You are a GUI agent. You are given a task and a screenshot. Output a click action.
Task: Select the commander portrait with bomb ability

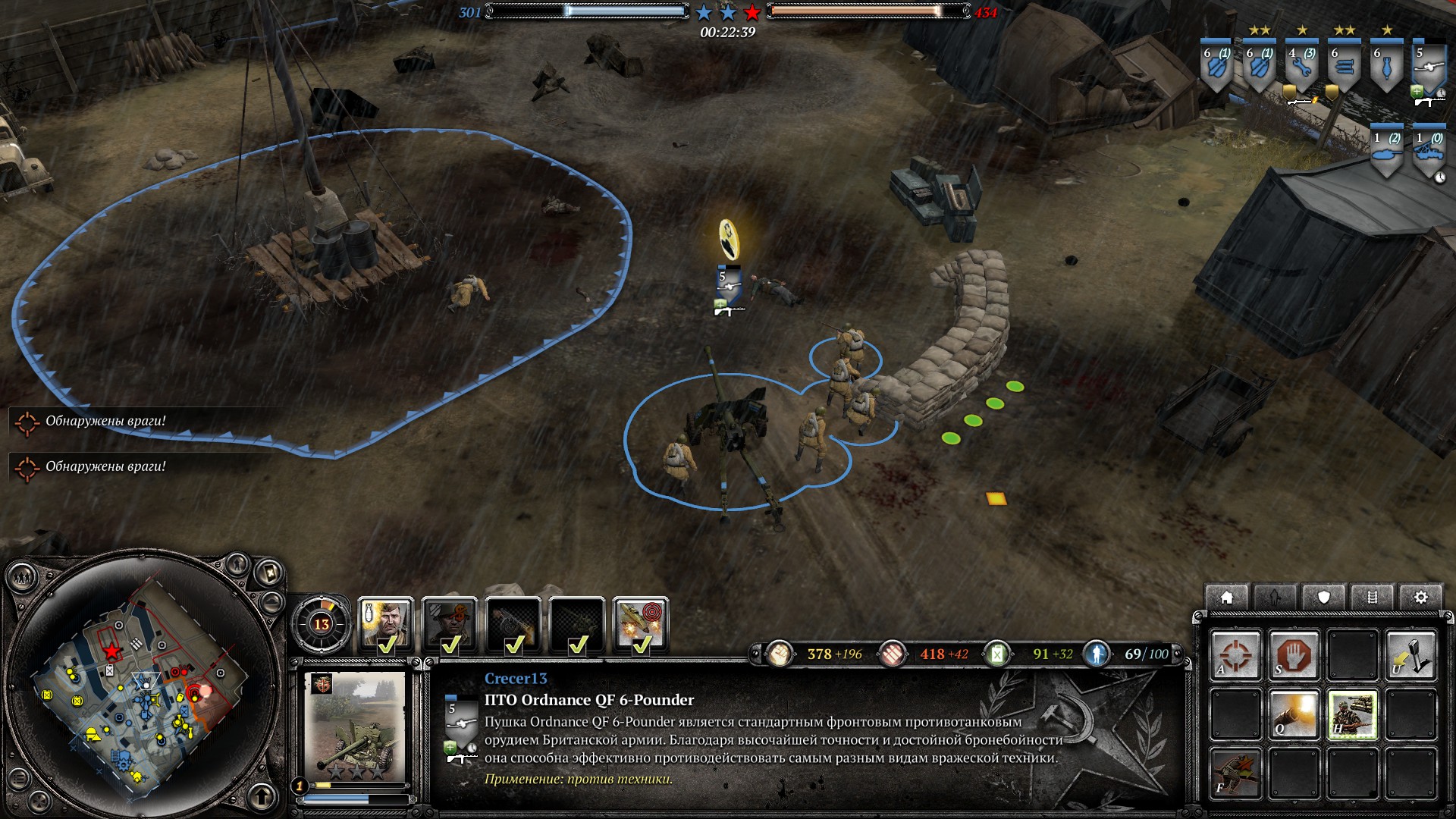coord(385,624)
